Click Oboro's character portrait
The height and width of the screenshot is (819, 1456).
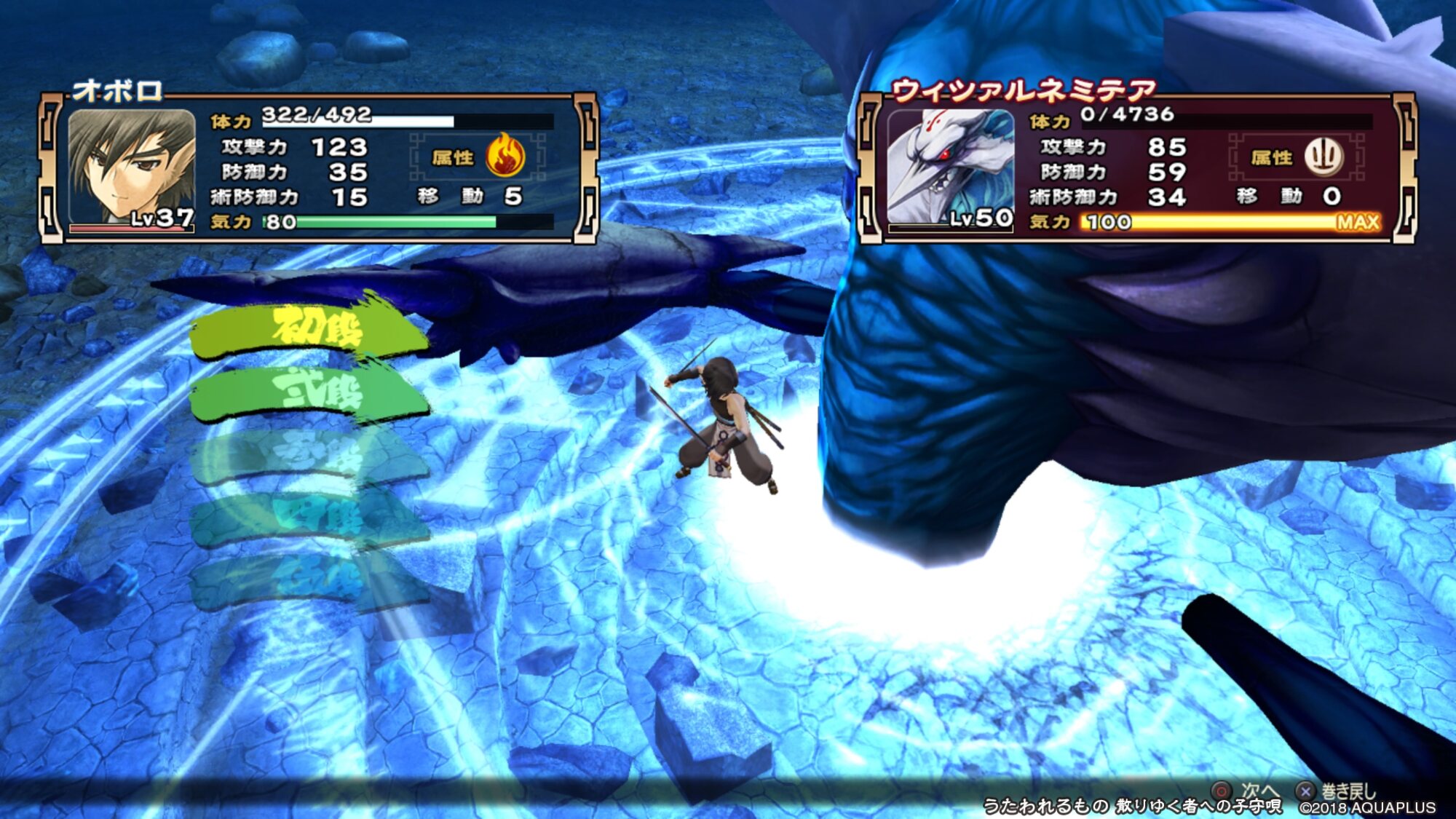click(x=132, y=167)
